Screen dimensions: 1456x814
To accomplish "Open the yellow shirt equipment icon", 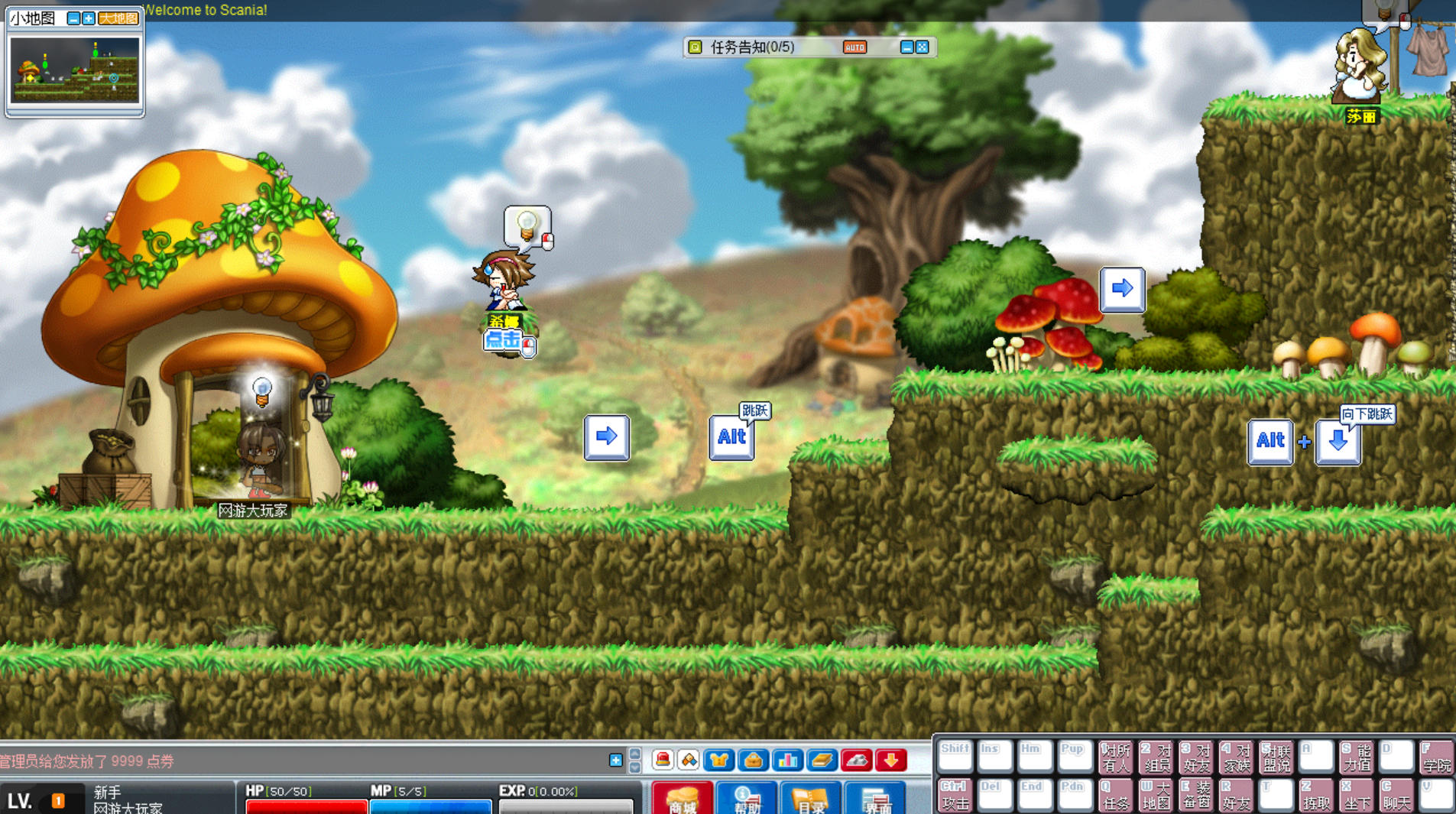I will 718,760.
